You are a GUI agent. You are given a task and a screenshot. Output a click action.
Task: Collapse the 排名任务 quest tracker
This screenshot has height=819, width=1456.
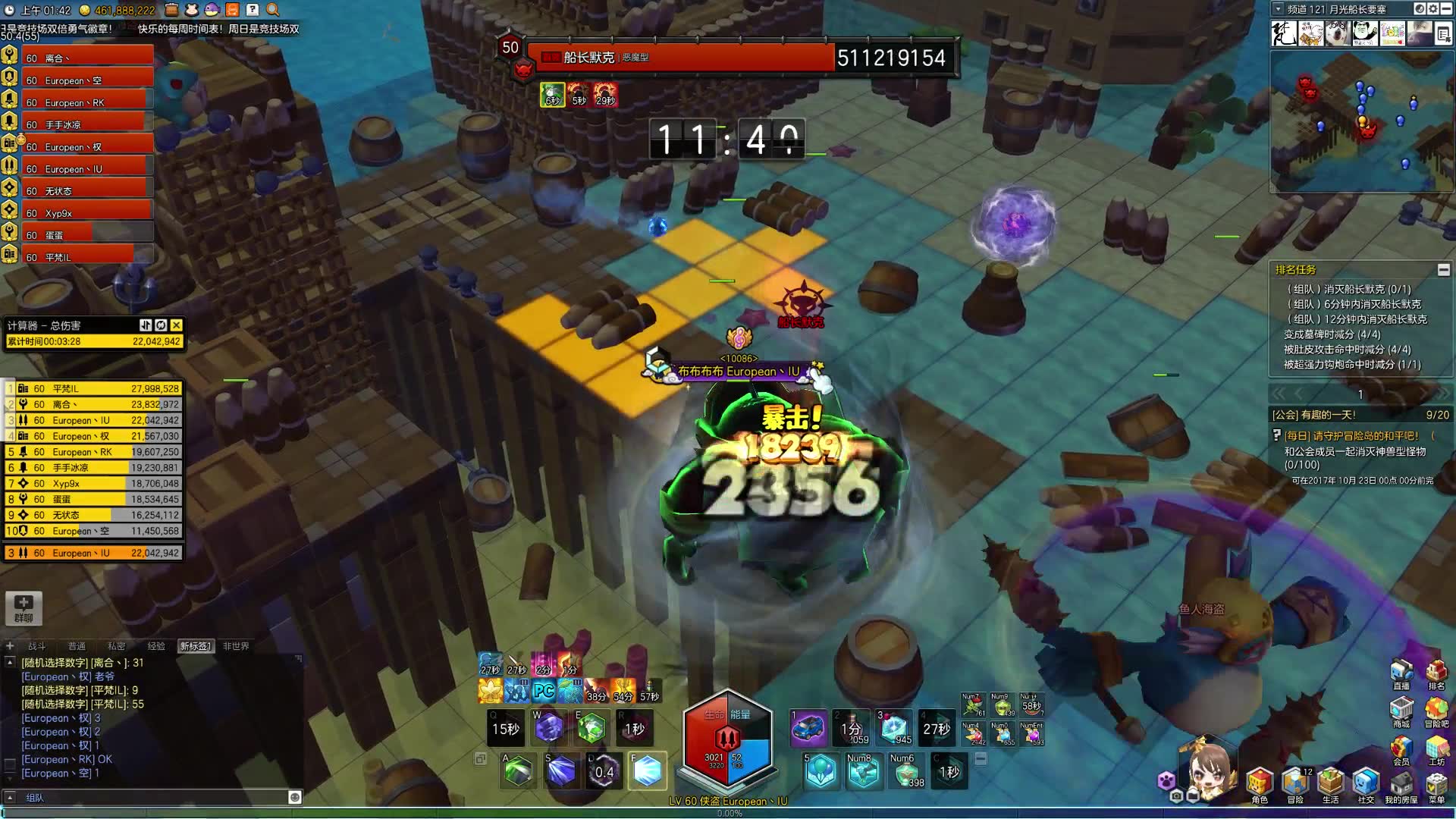tap(1443, 270)
